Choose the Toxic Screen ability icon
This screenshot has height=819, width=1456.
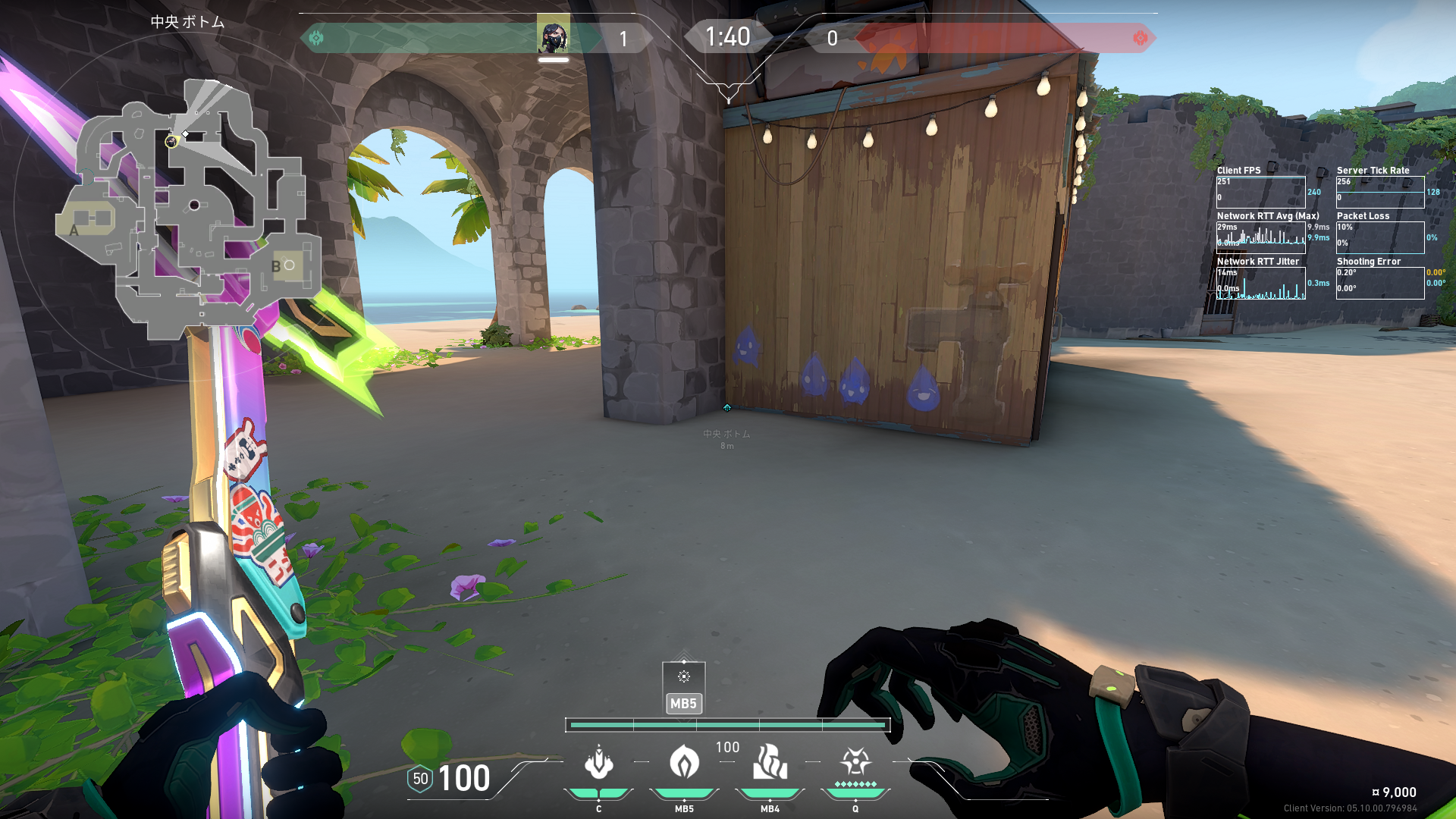[770, 762]
